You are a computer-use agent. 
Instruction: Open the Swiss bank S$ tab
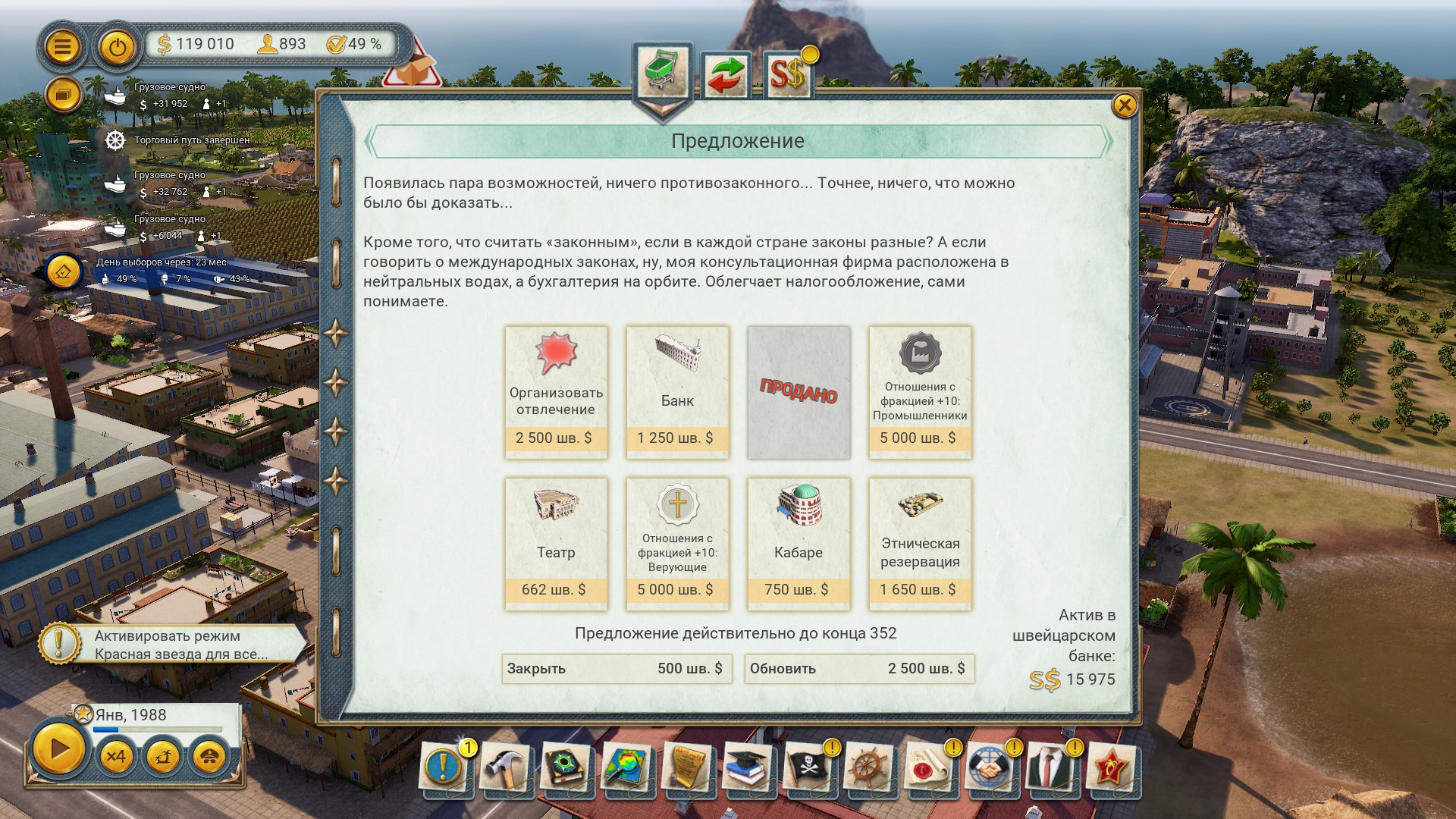[788, 75]
